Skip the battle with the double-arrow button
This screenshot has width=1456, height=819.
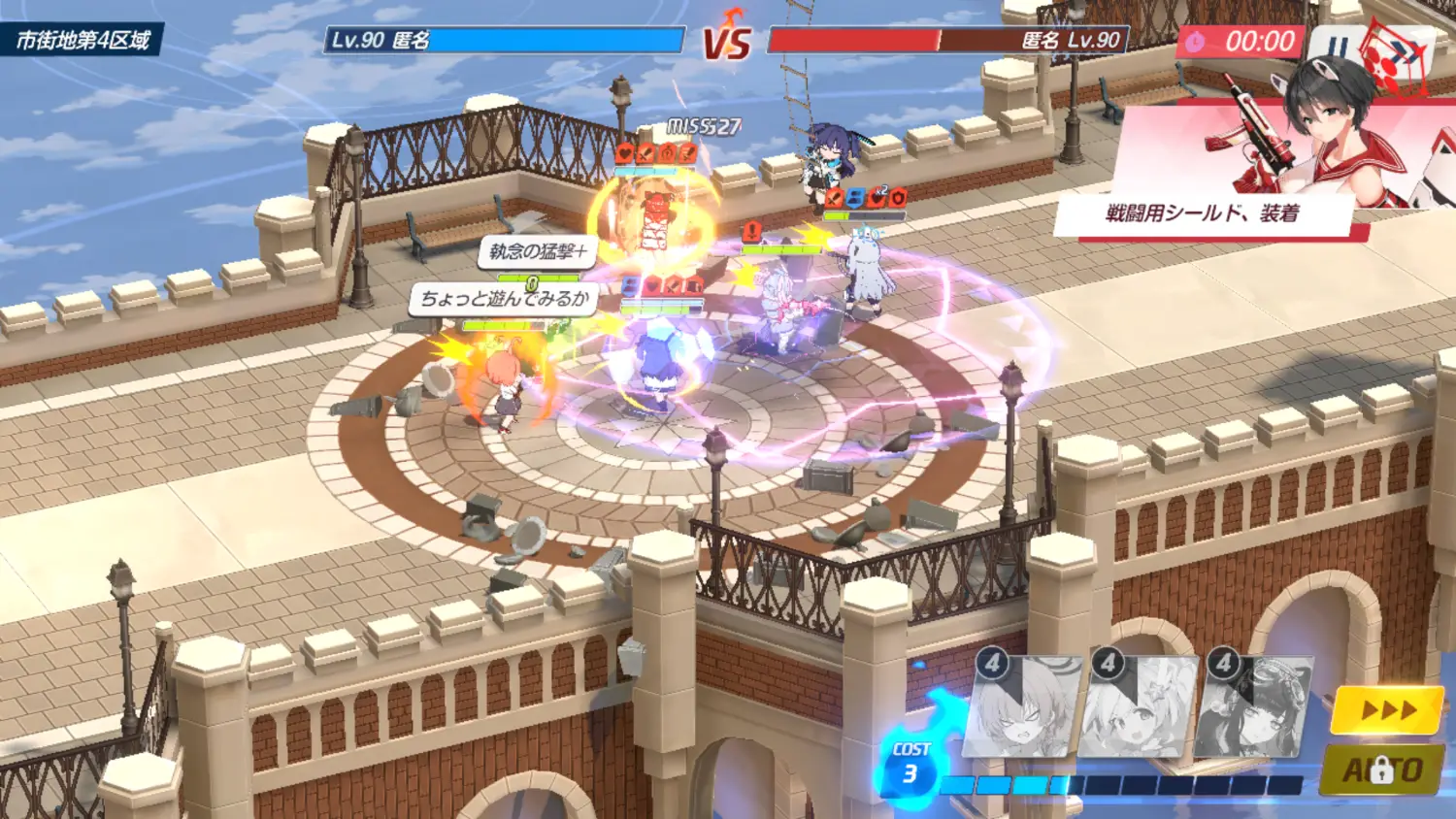1402,50
